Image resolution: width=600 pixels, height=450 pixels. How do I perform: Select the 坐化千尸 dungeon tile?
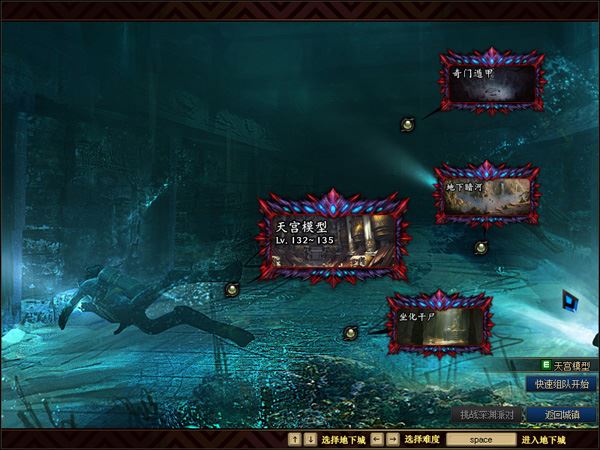[x=440, y=323]
